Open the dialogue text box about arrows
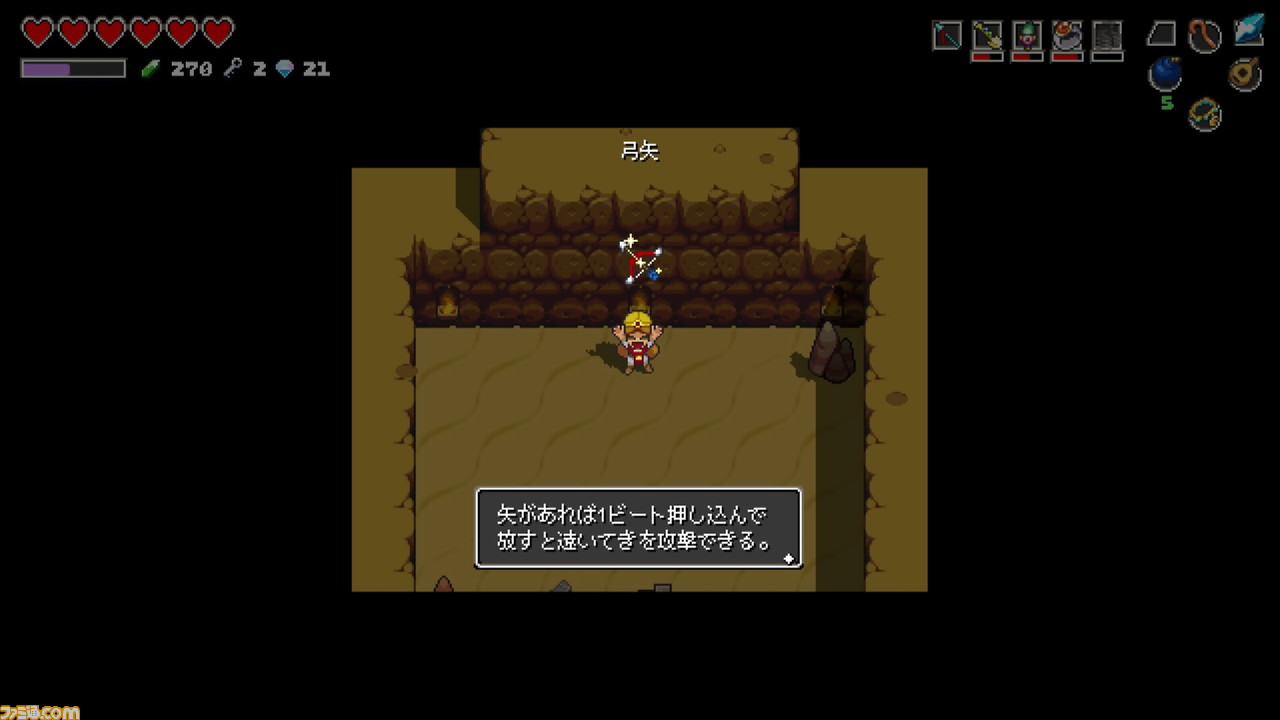The height and width of the screenshot is (720, 1280). click(639, 529)
